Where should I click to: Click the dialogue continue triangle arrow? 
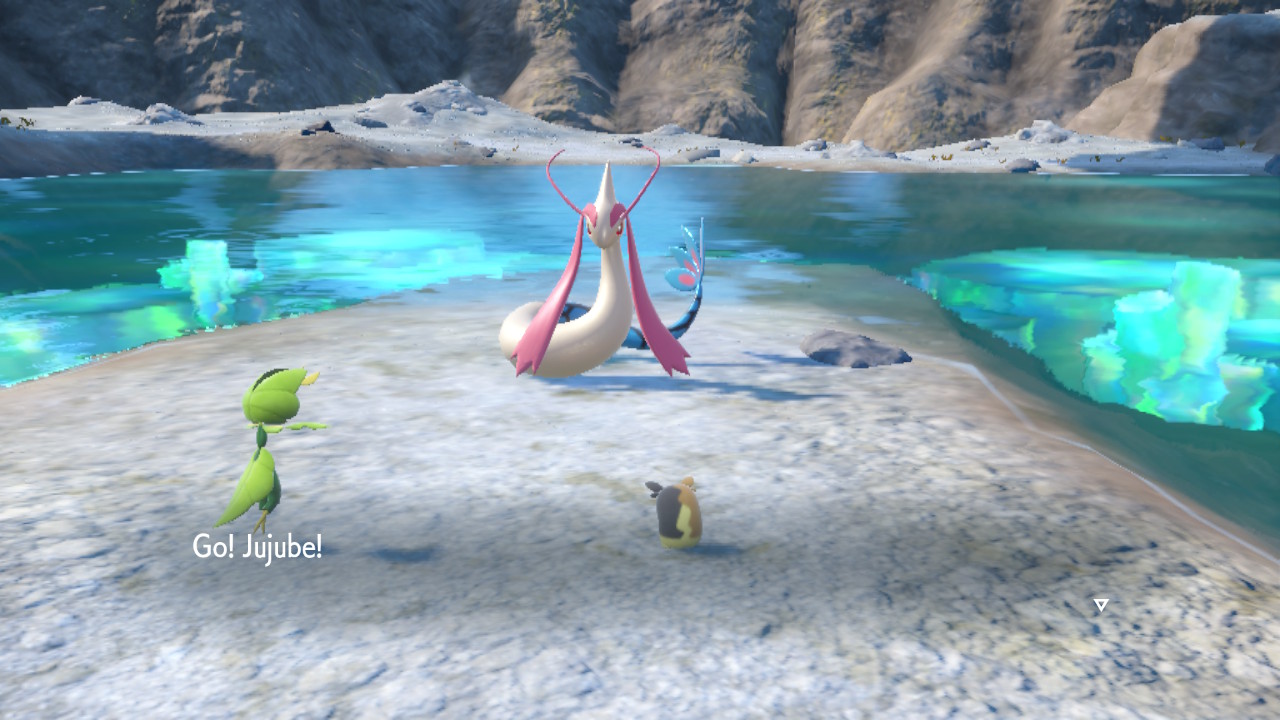[x=1101, y=605]
